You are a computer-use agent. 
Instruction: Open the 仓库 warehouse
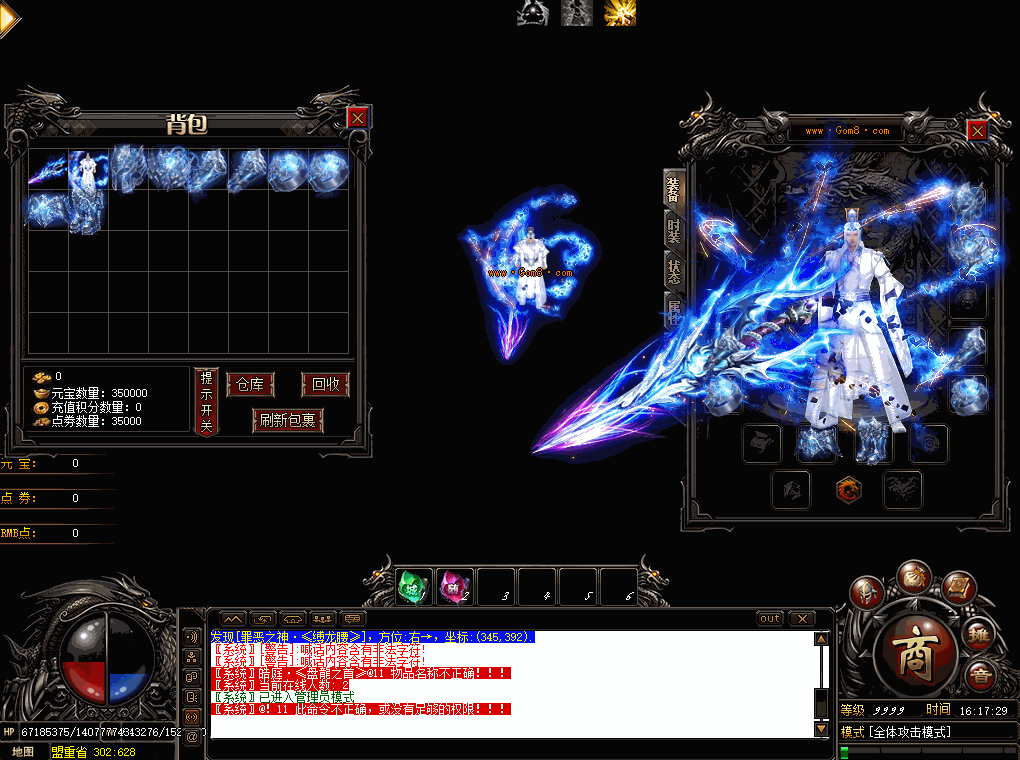(x=250, y=385)
